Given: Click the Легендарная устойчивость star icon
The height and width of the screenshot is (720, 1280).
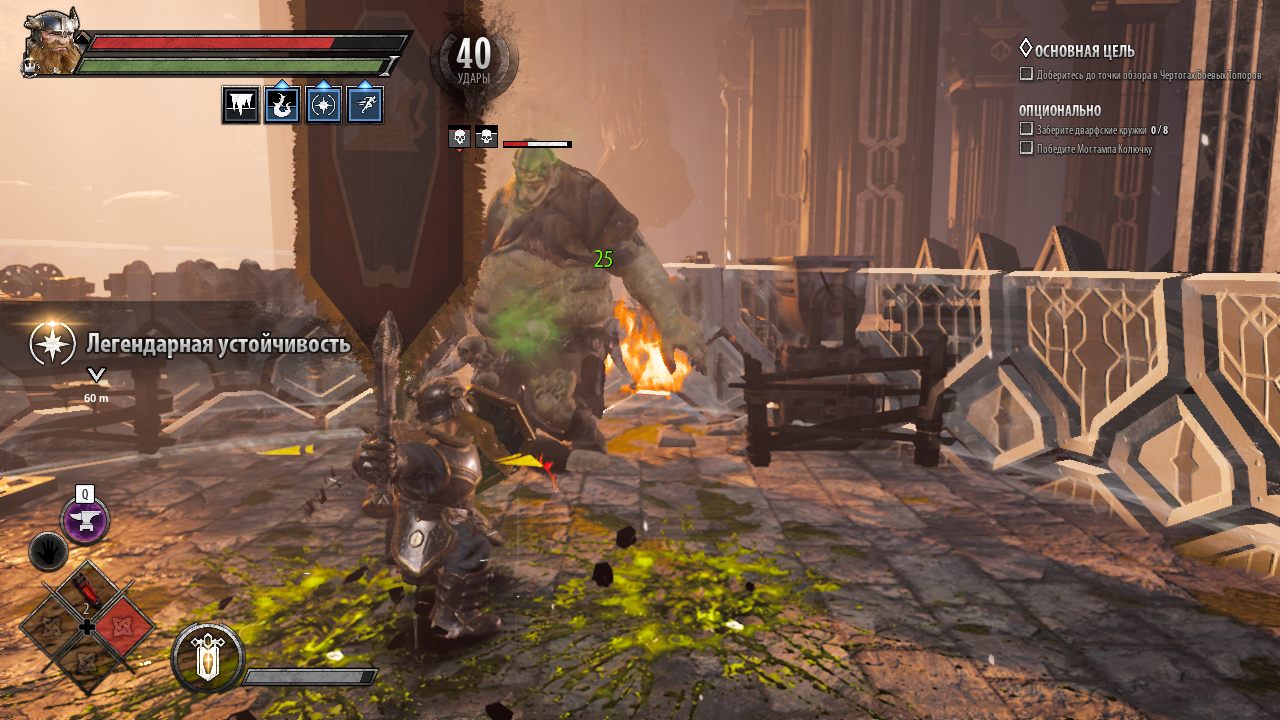Looking at the screenshot, I should 52,344.
